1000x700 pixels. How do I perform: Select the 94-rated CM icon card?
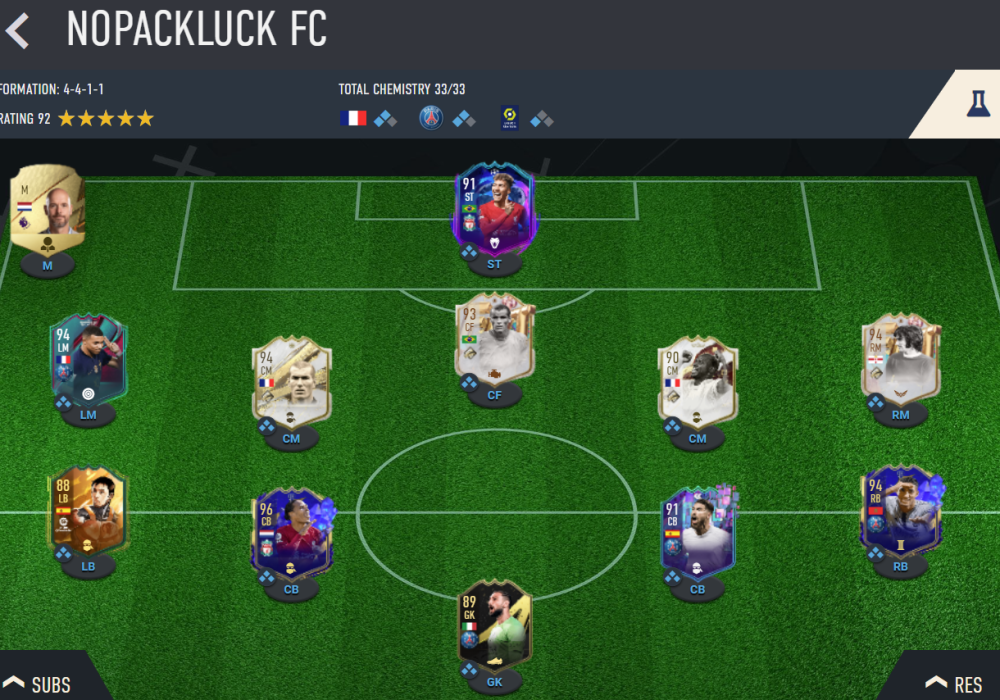[291, 382]
